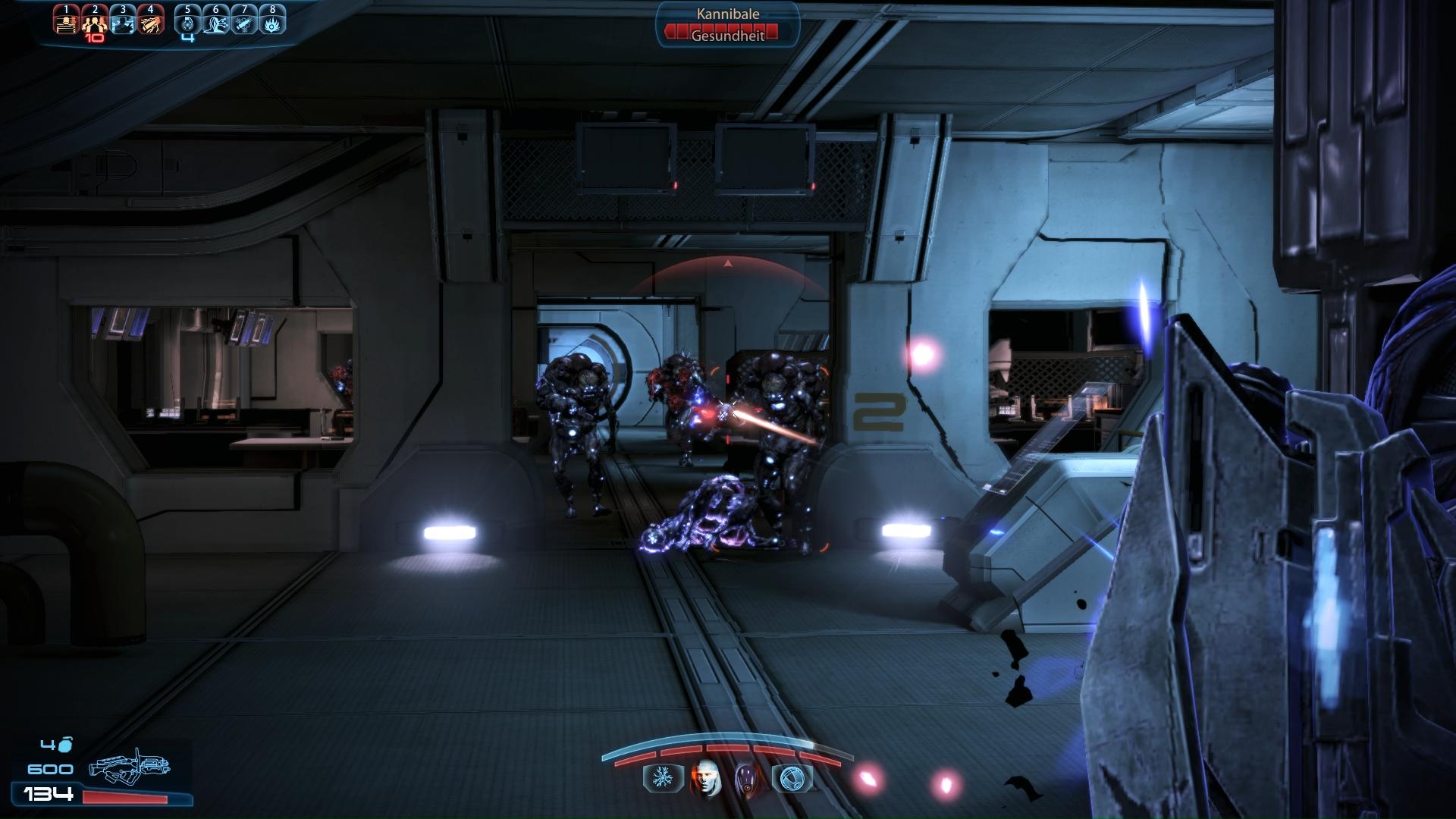
Task: Select the cryo ammo power in slot 7
Action: (244, 21)
